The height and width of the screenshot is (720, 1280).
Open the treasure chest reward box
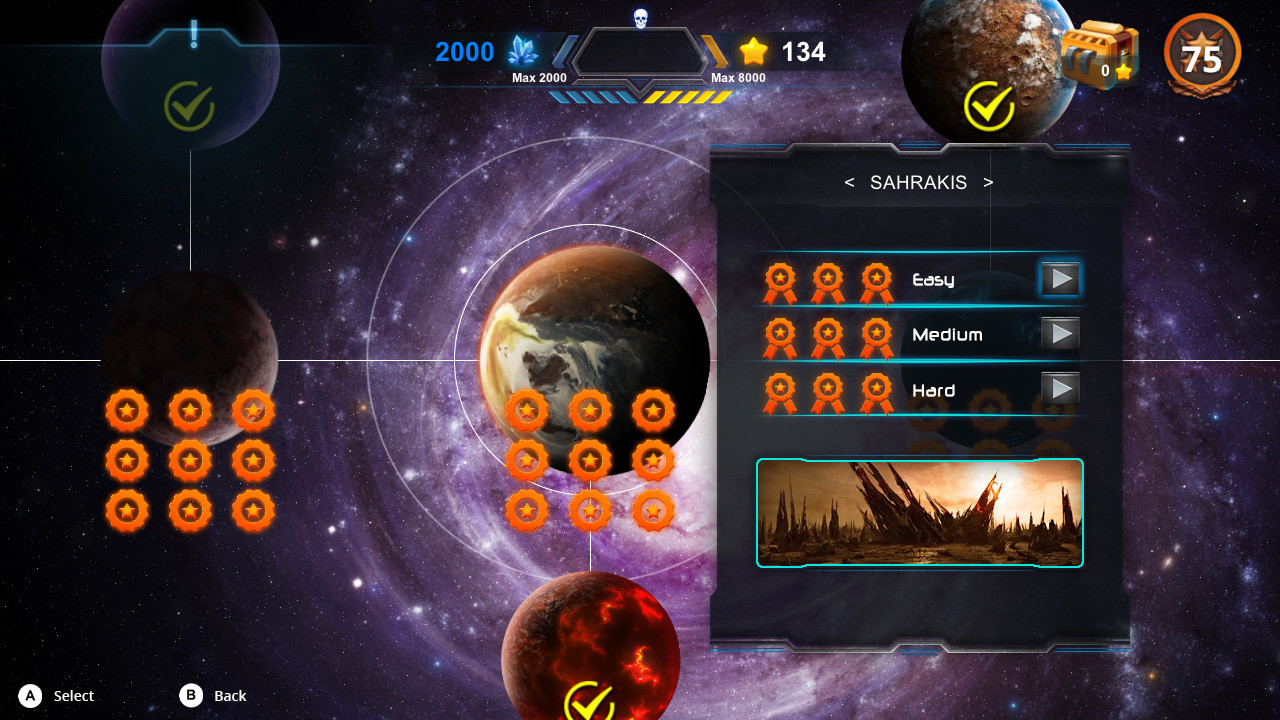(1100, 55)
